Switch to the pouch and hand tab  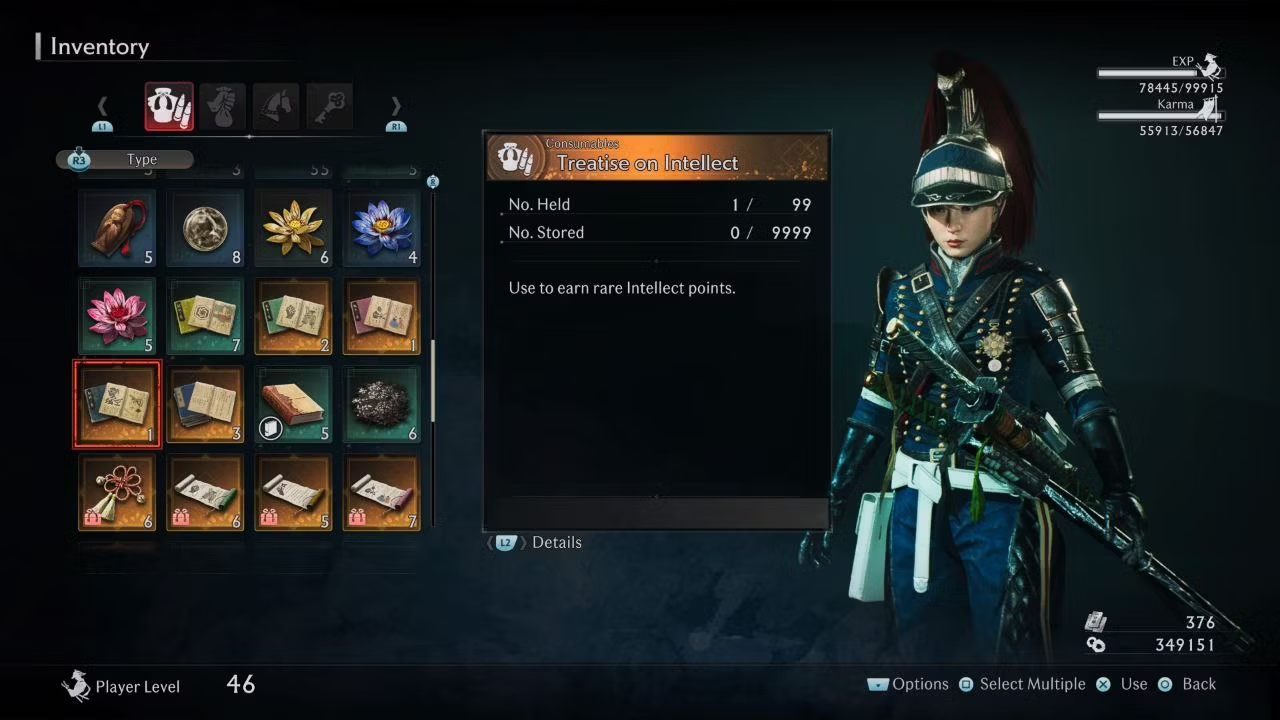coord(222,106)
